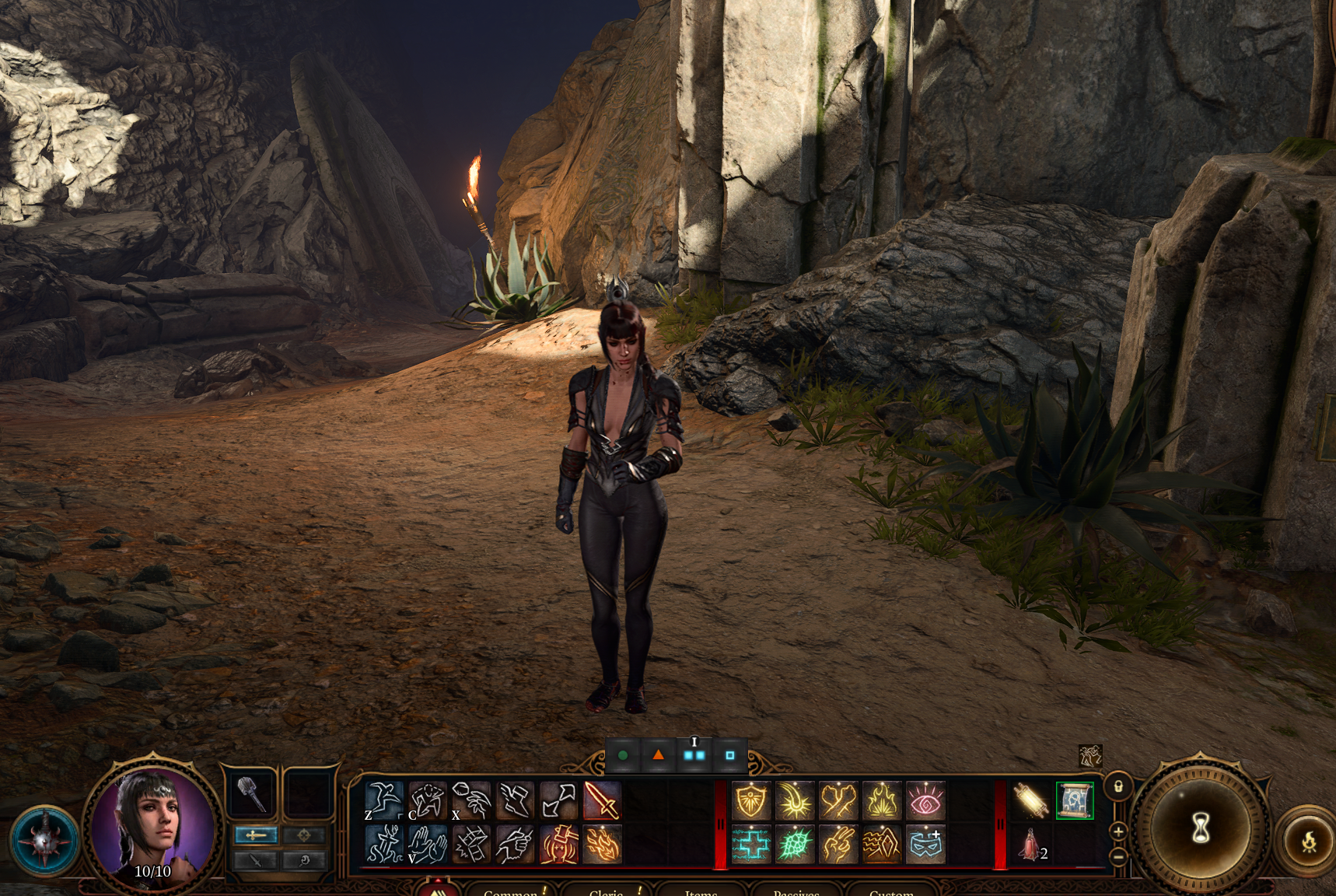
Task: Select Shadowheart's character portrait
Action: click(152, 824)
